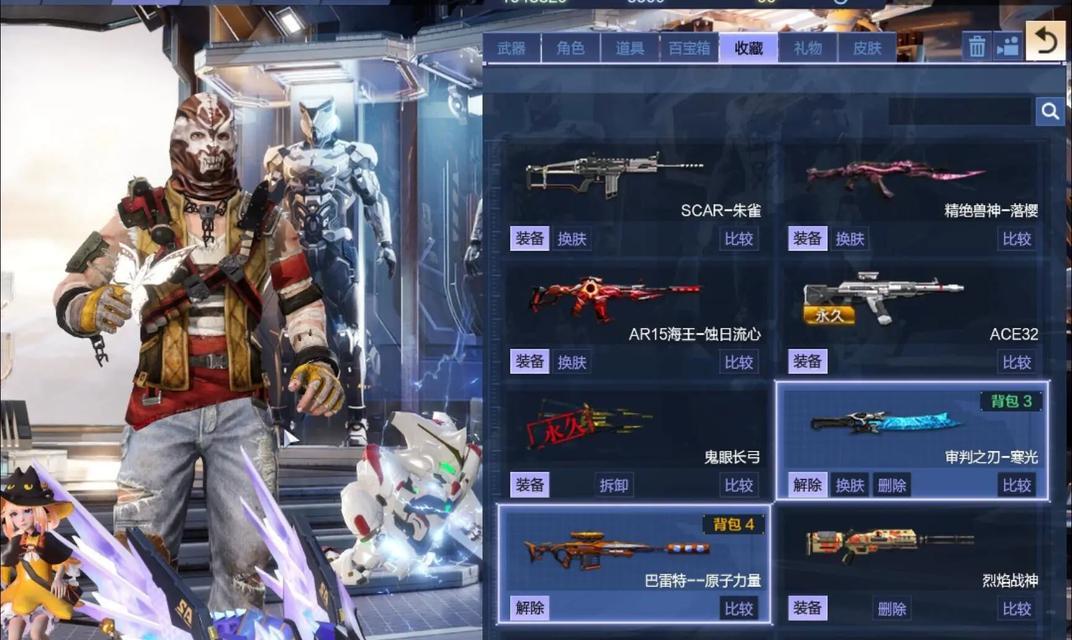Viewport: 1072px width, 640px height.
Task: Unequip 审判之刃-寒光 with 解除
Action: [807, 485]
